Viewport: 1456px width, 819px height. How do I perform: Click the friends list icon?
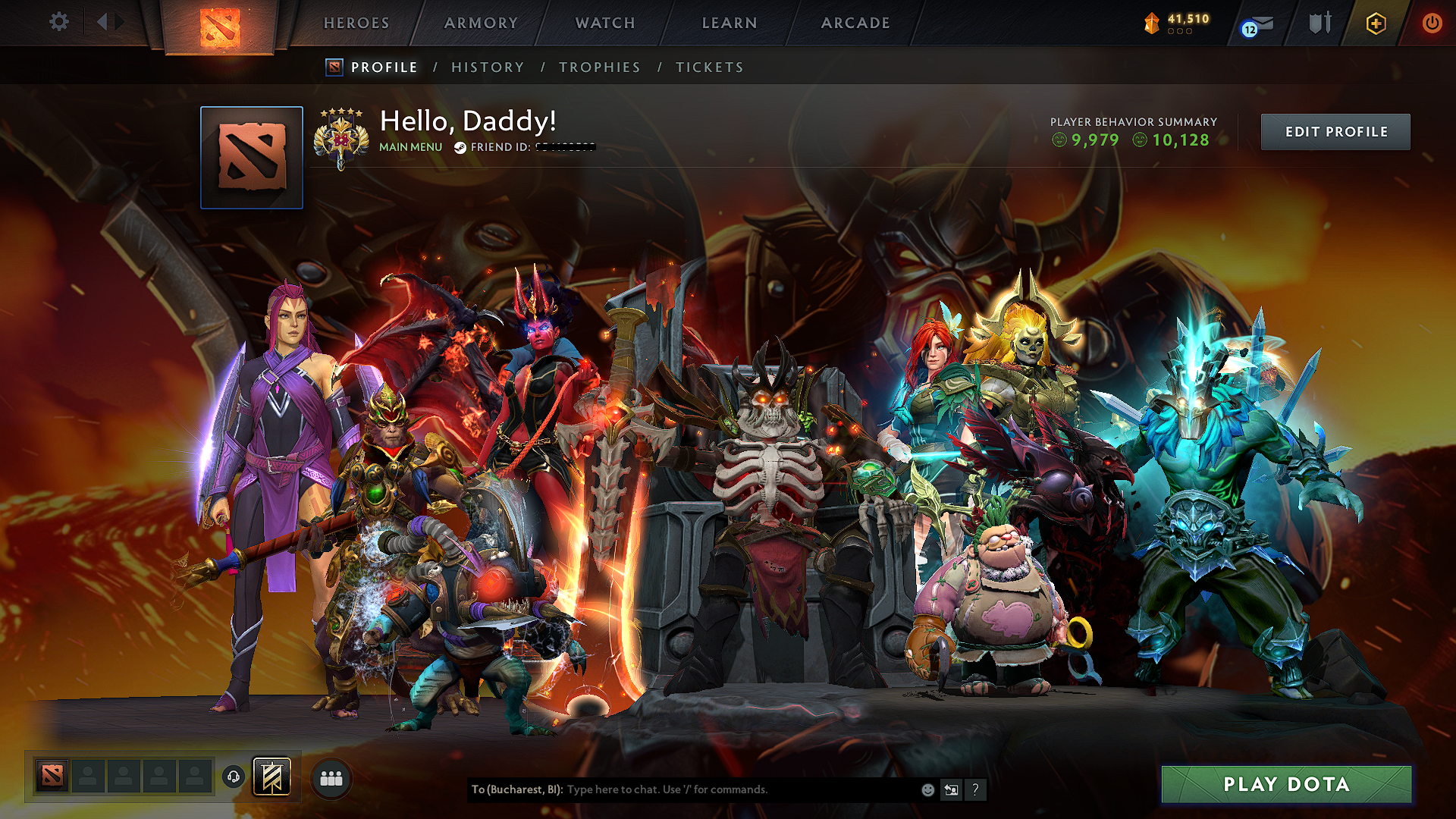tap(331, 777)
